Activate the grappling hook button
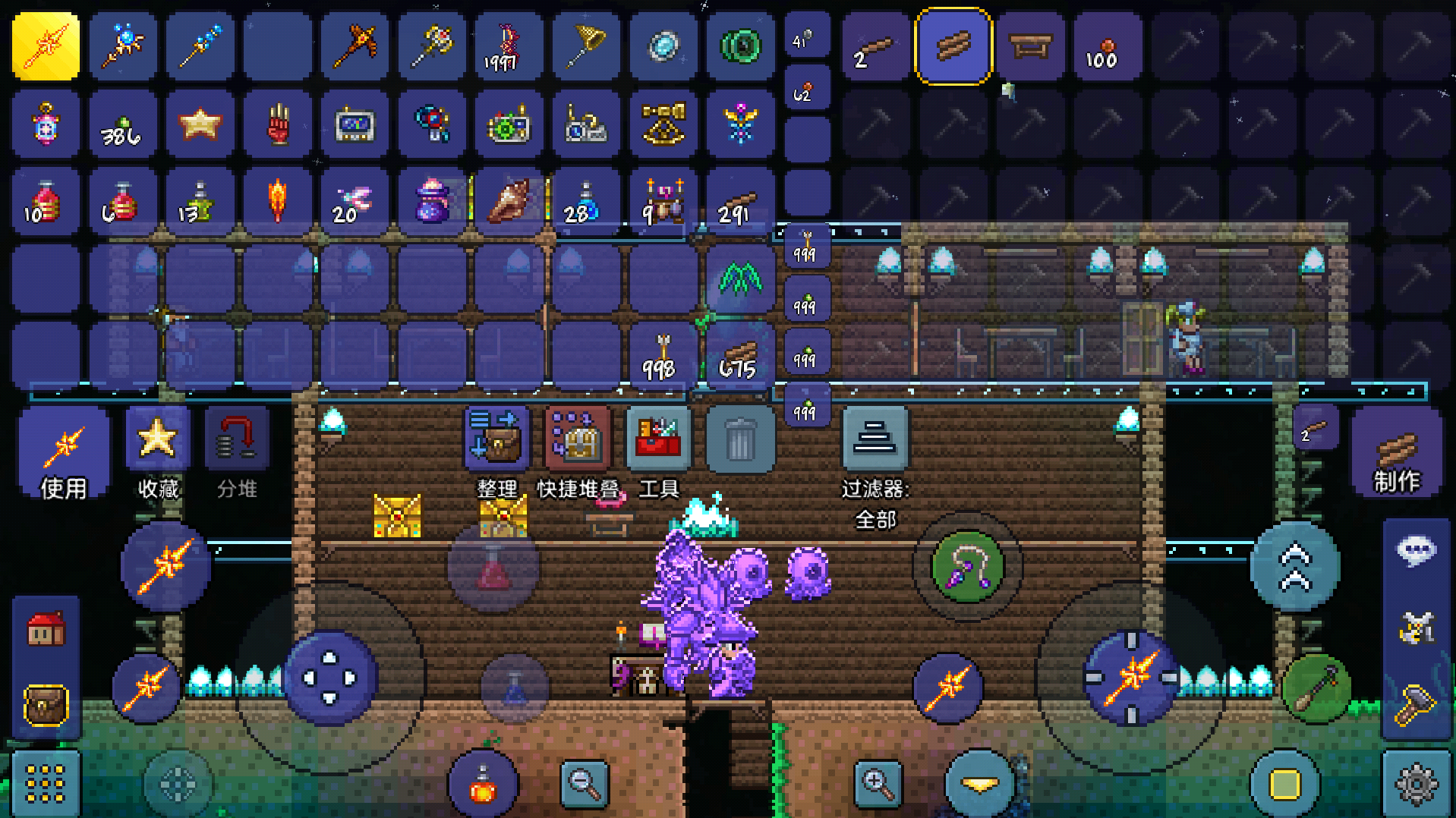Viewport: 1456px width, 818px height. pyautogui.click(x=967, y=567)
